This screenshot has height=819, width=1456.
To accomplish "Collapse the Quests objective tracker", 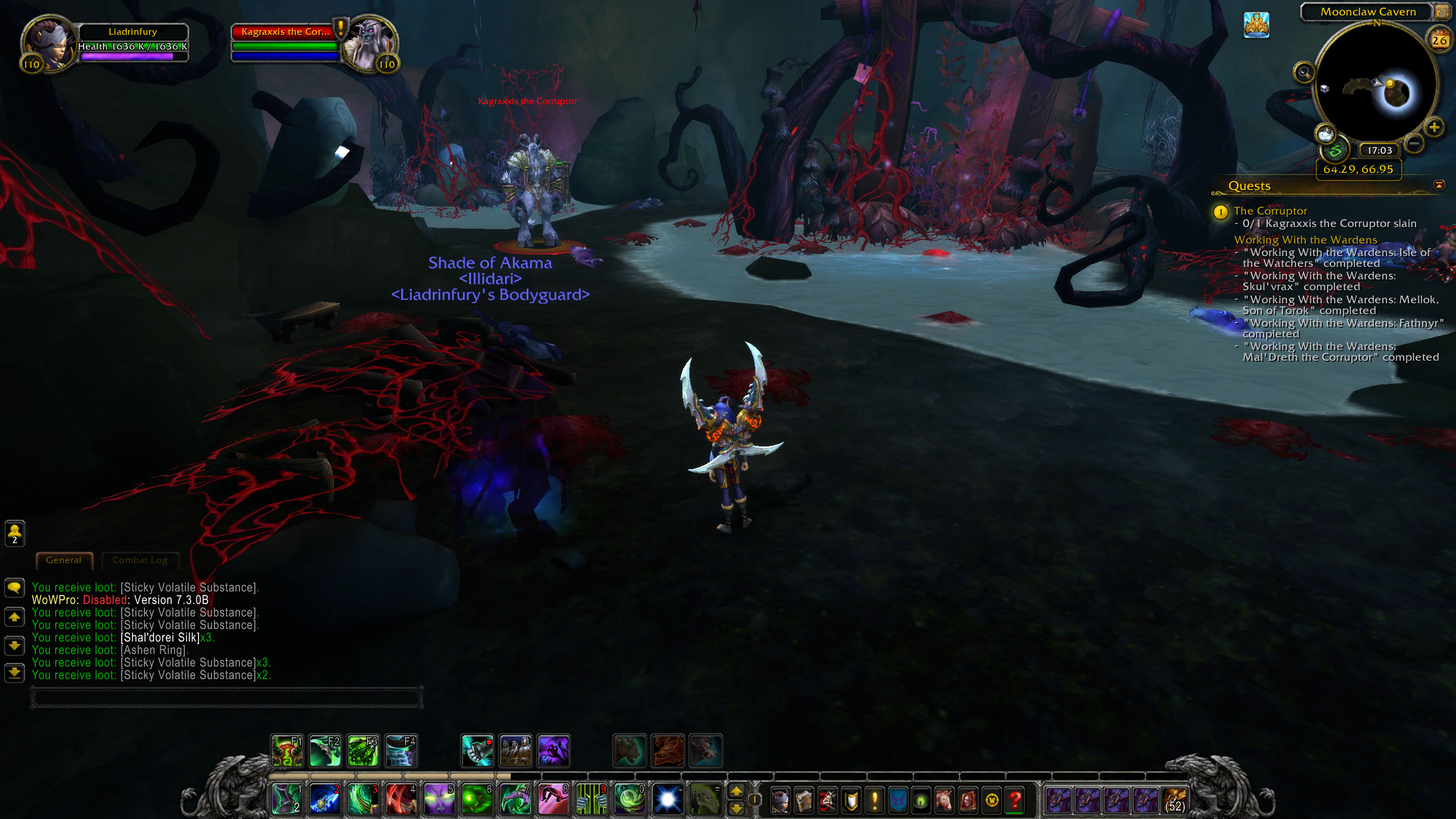I will pos(1439,185).
